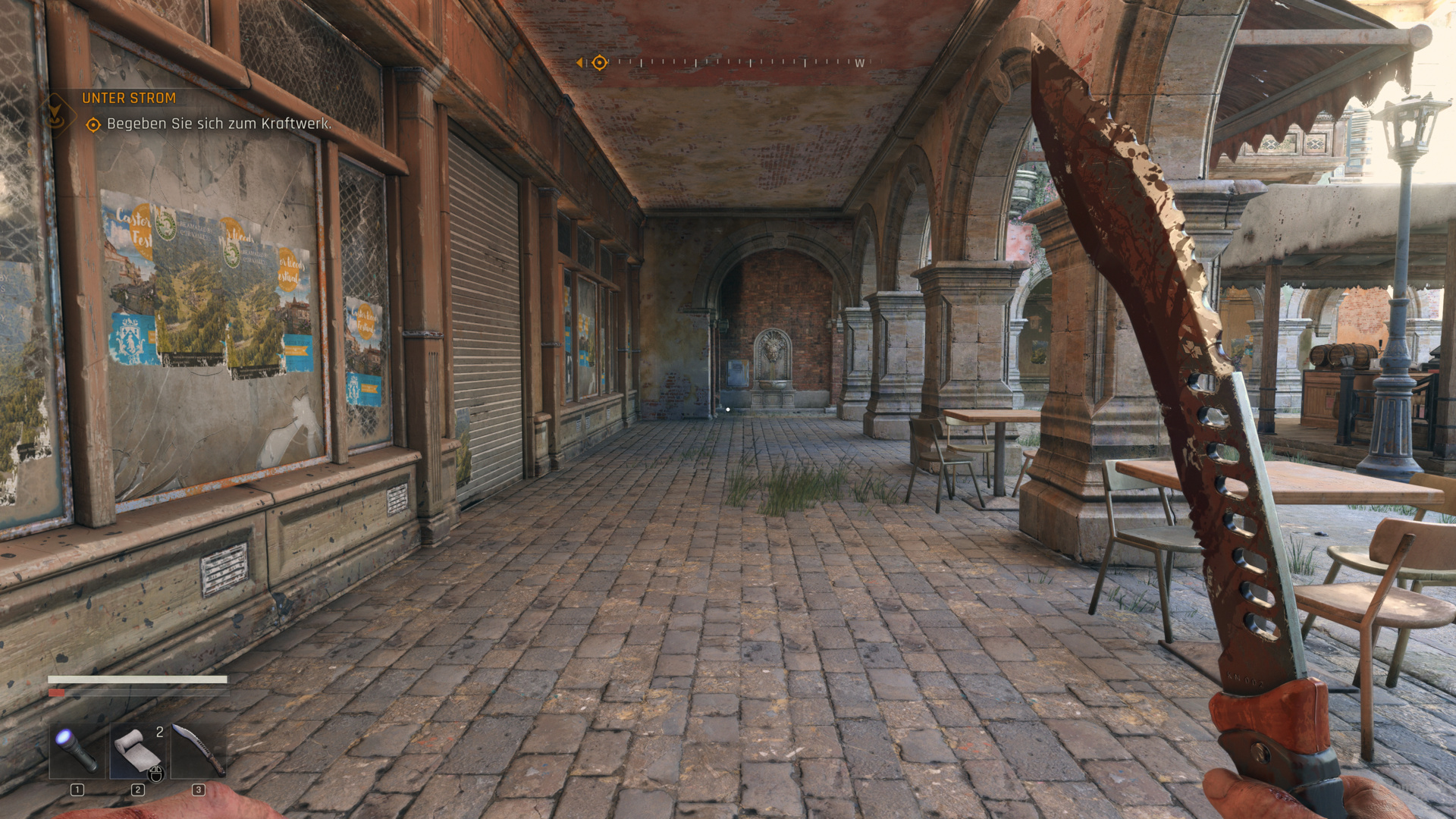Click the red stamina segment under the health bar
This screenshot has height=819, width=1456.
(57, 692)
